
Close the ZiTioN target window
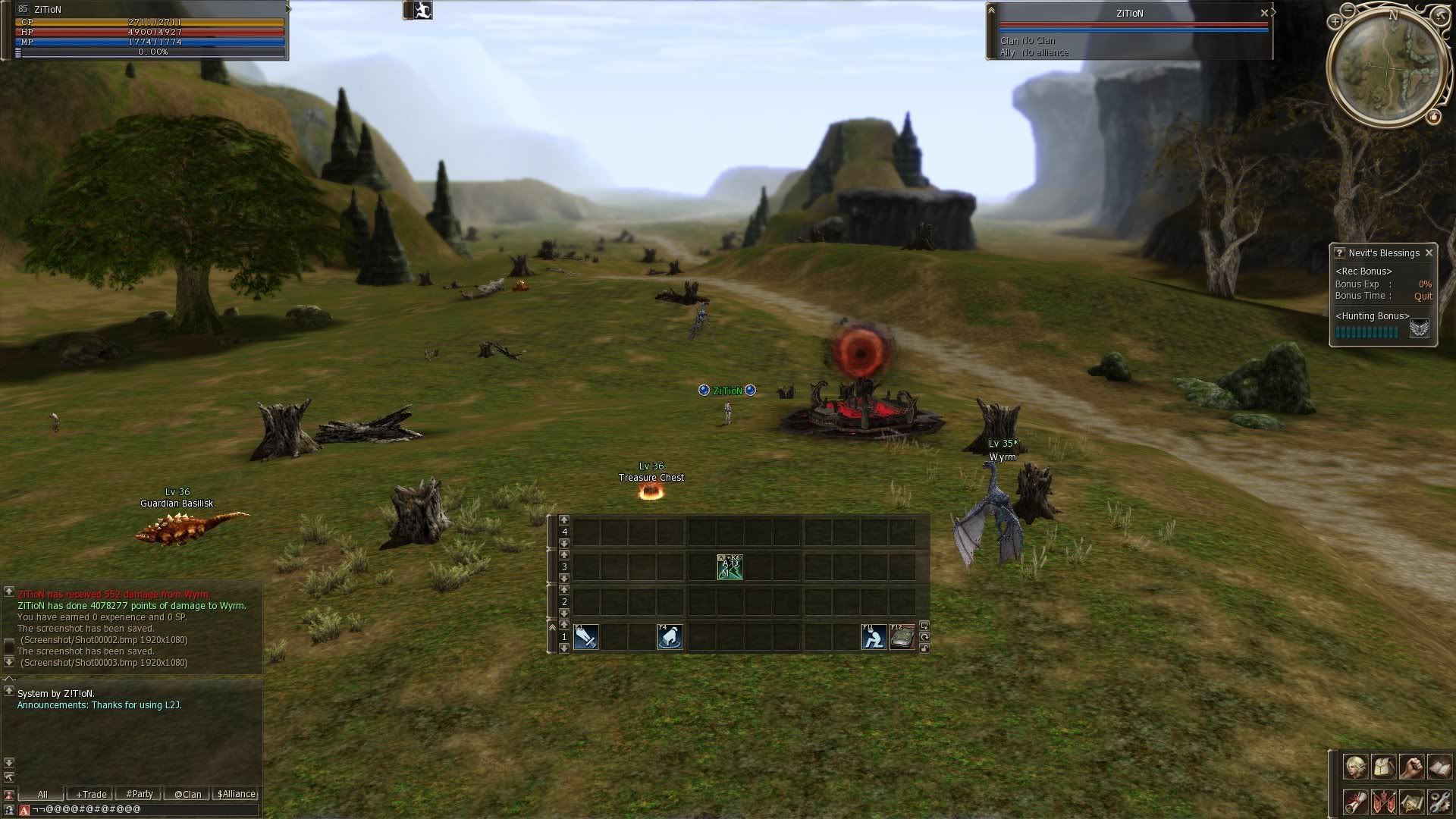tap(1264, 13)
